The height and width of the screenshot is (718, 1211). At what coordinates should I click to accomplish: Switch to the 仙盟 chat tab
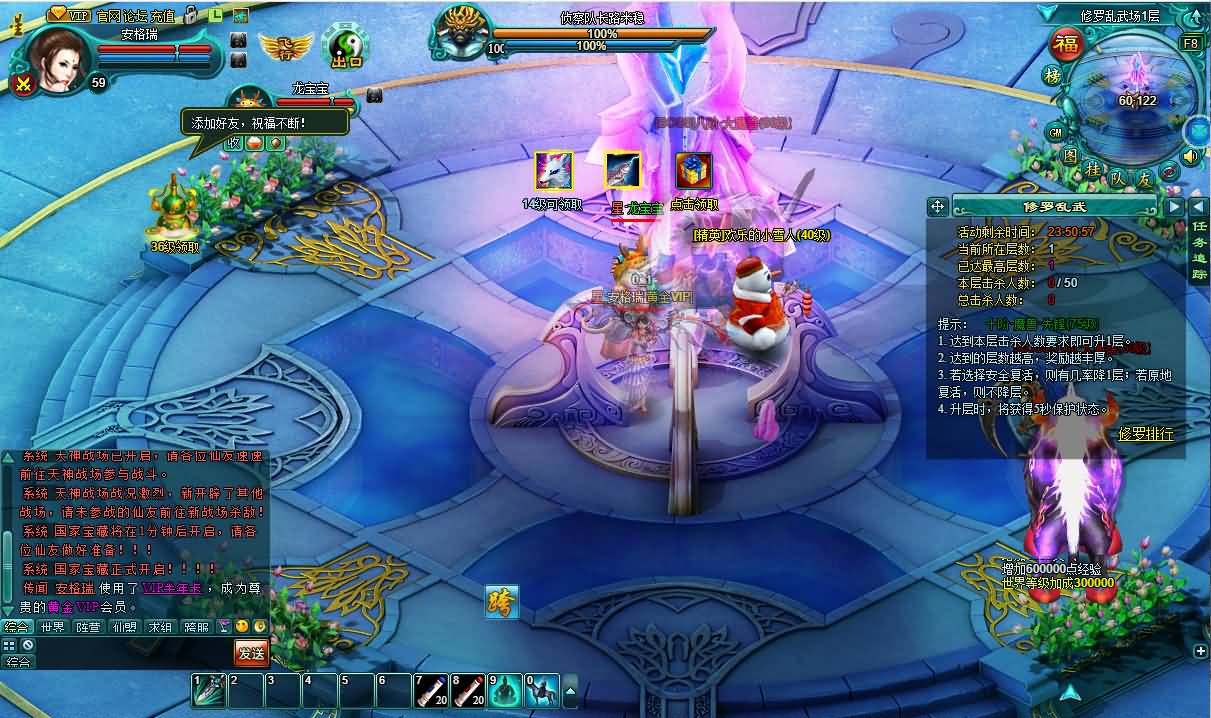124,627
